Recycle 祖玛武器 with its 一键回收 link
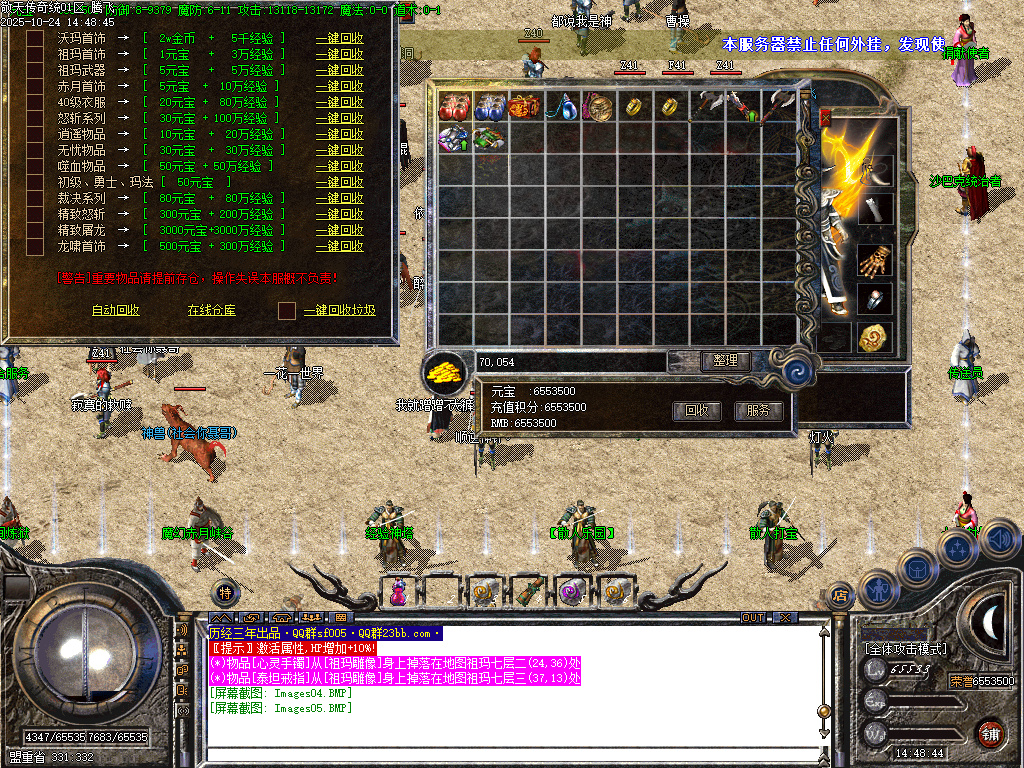The image size is (1024, 768). click(339, 70)
